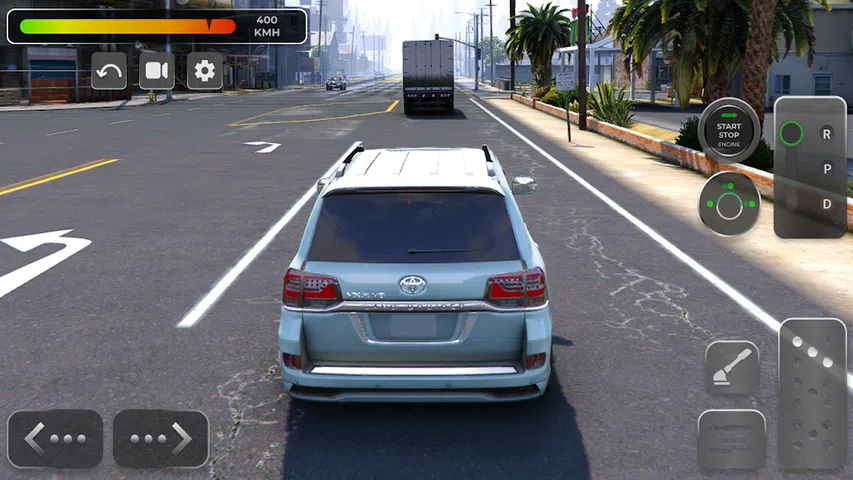Open settings with the gear icon

[x=205, y=71]
